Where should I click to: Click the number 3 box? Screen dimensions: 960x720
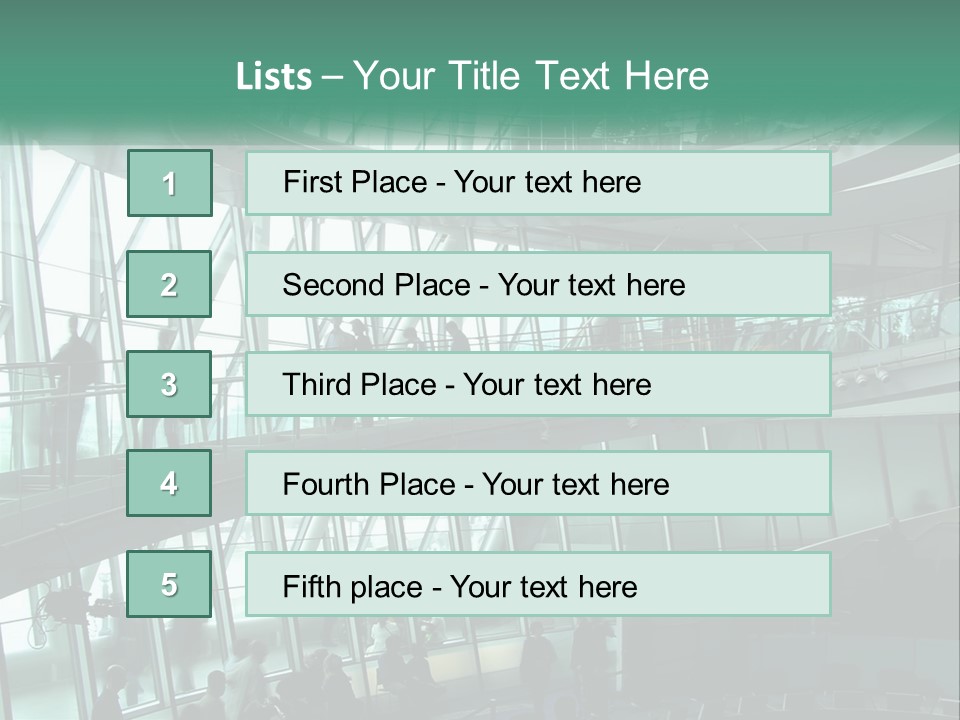click(x=169, y=384)
